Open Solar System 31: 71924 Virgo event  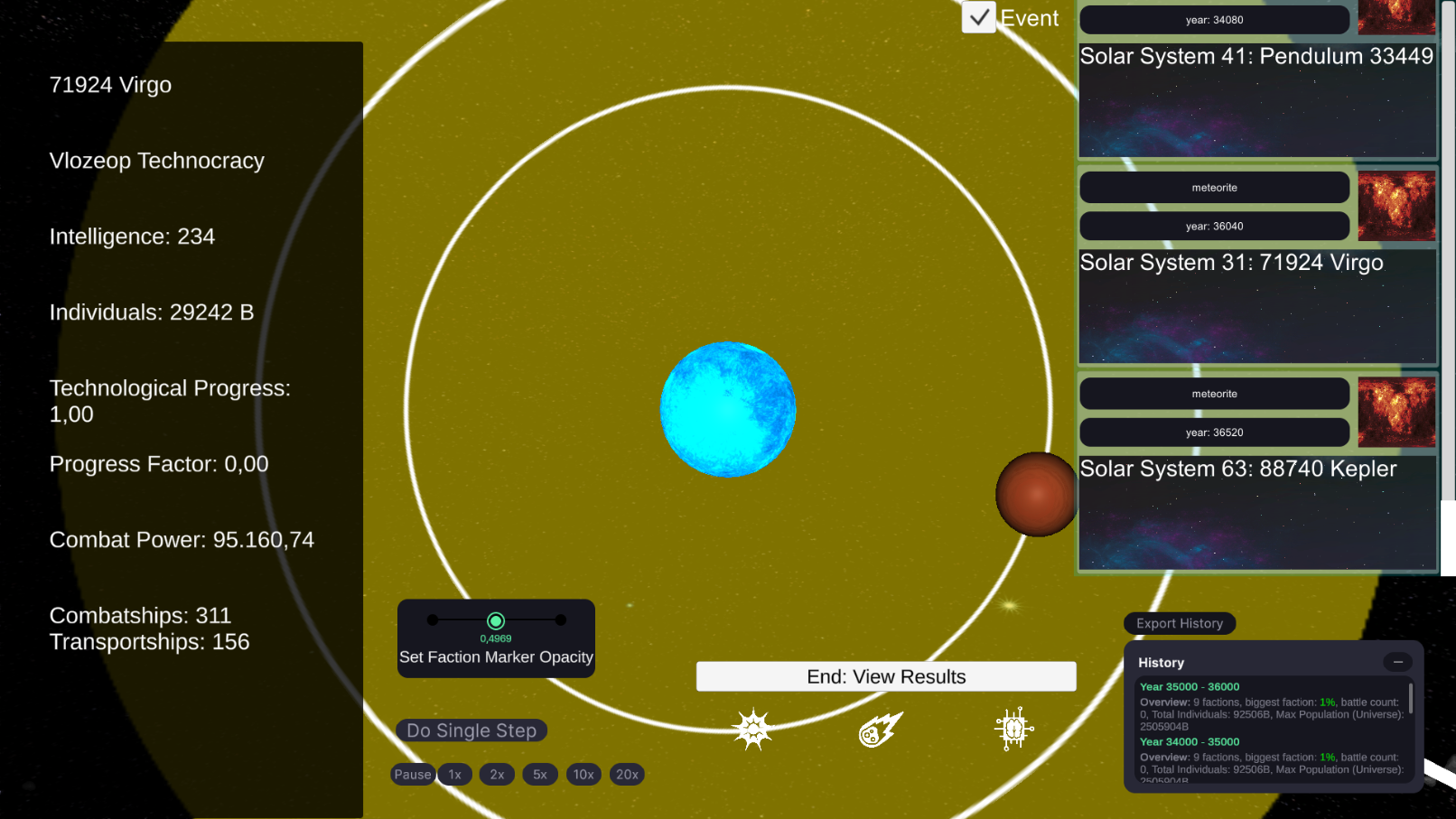coord(1256,305)
